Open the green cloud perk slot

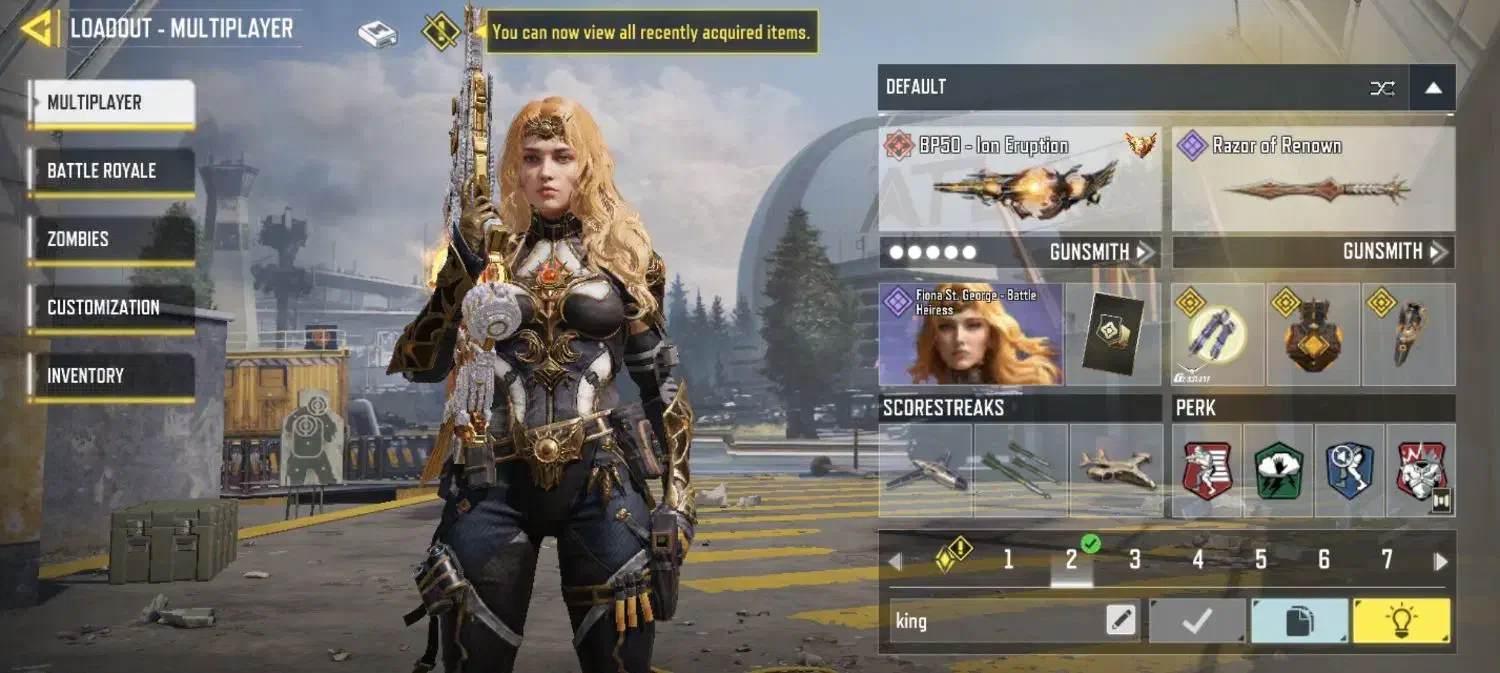(x=1279, y=470)
